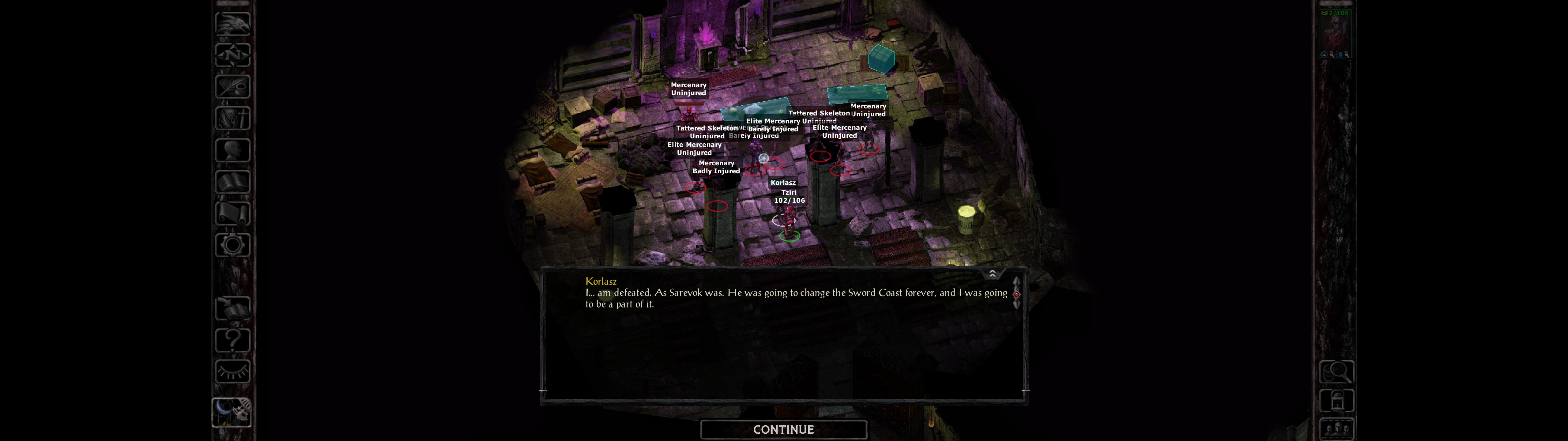The image size is (1568, 441).
Task: Open the question mark help
Action: [x=232, y=340]
